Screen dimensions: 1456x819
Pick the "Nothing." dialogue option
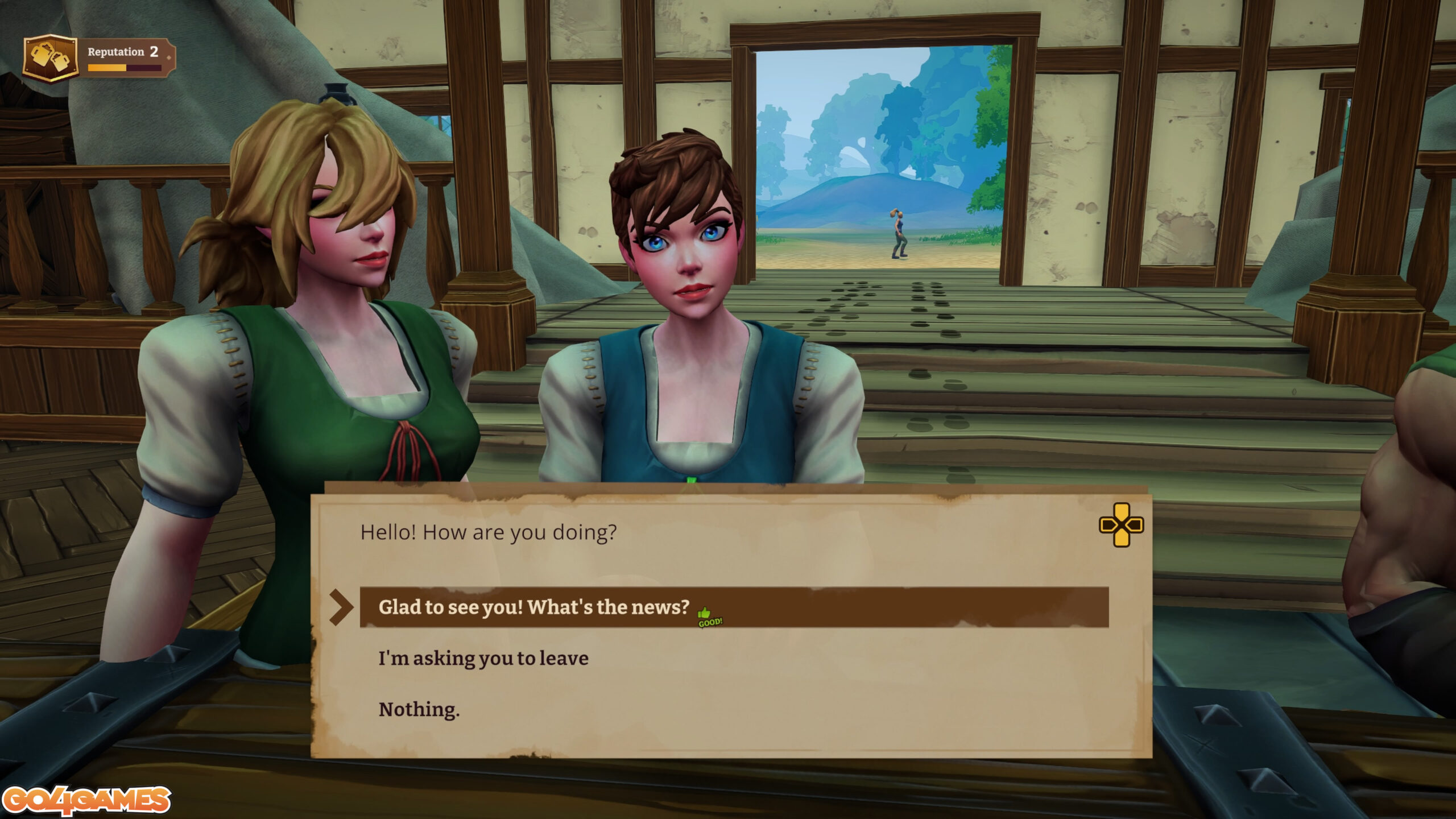pyautogui.click(x=419, y=710)
